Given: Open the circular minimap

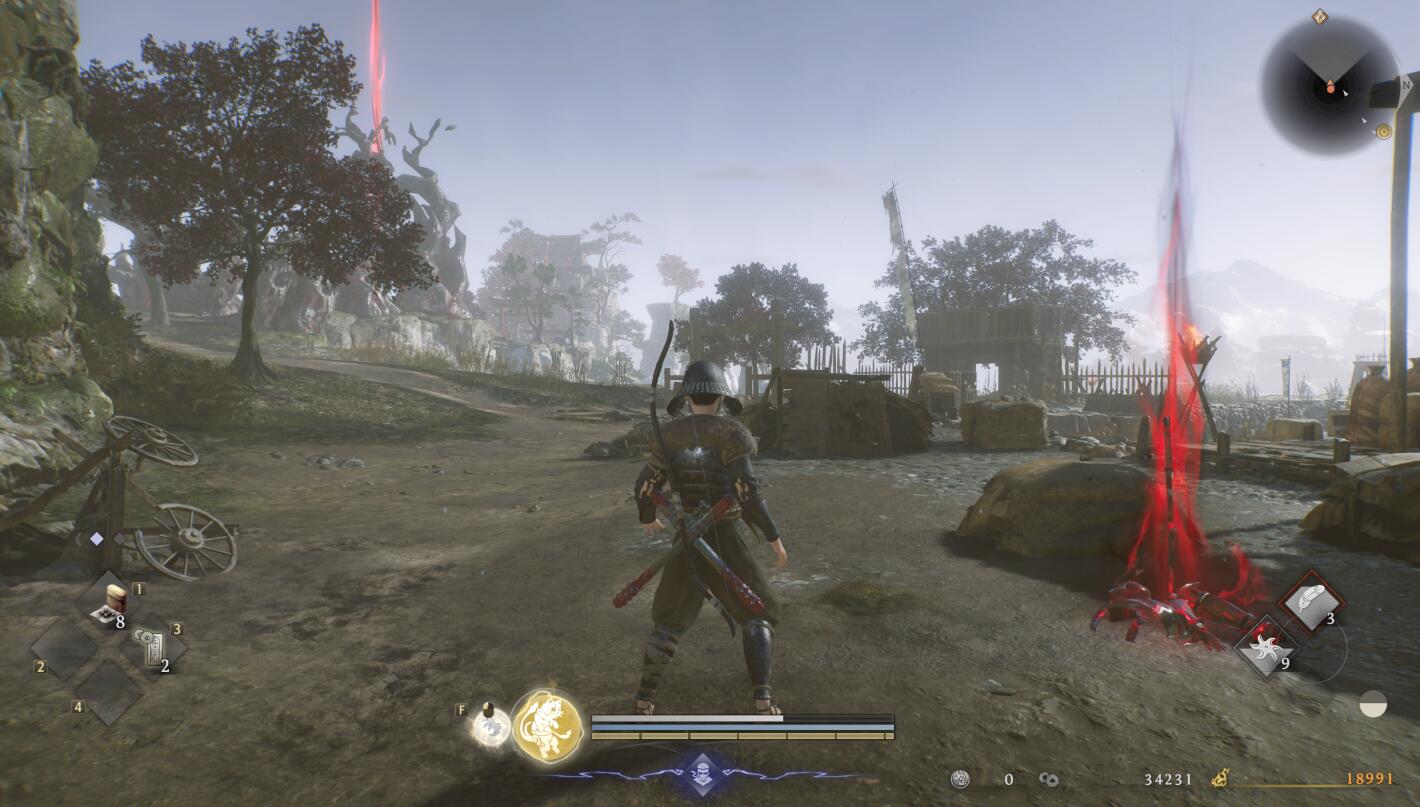Looking at the screenshot, I should pyautogui.click(x=1329, y=86).
